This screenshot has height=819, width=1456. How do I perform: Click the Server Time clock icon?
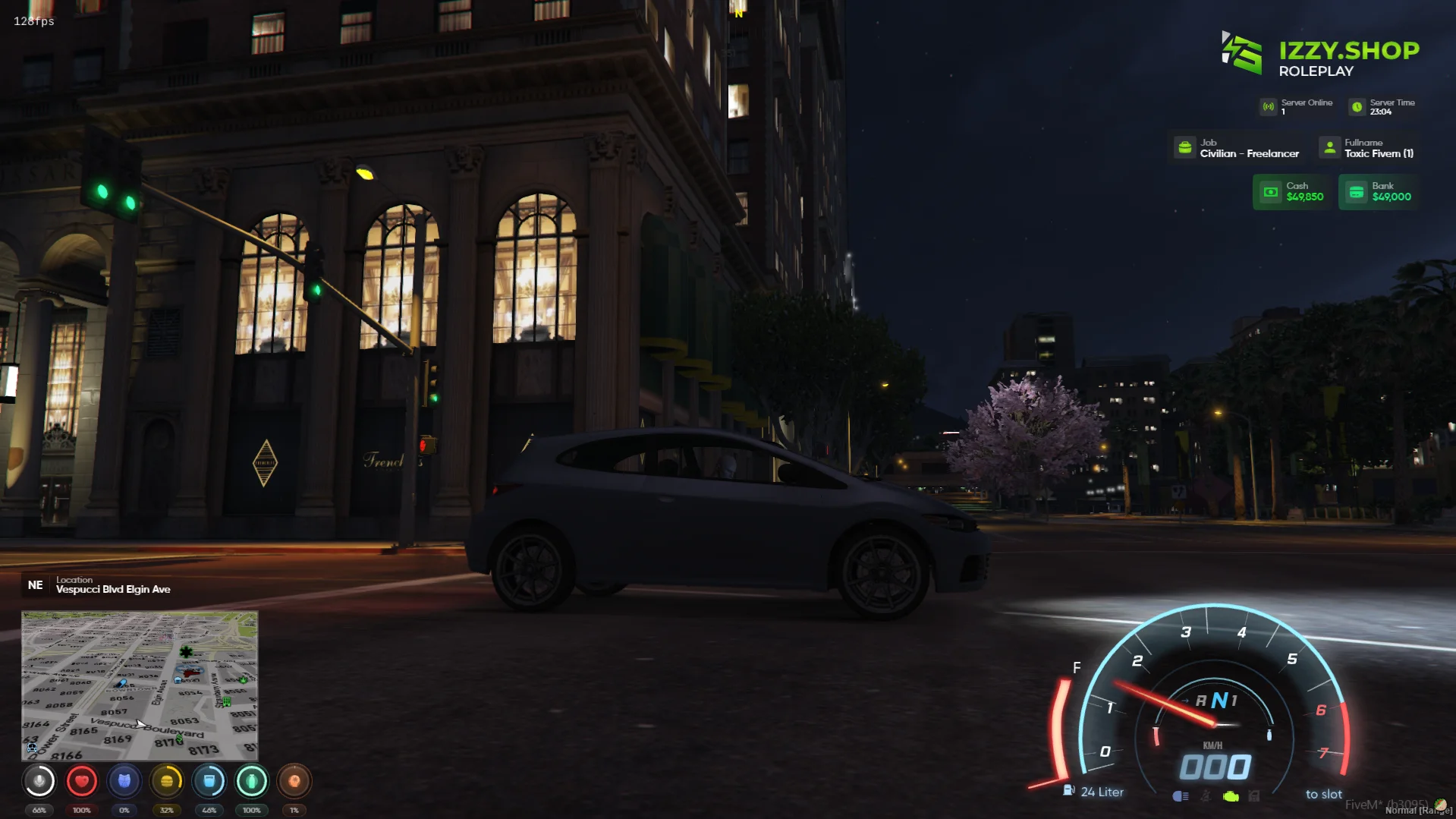coord(1357,106)
